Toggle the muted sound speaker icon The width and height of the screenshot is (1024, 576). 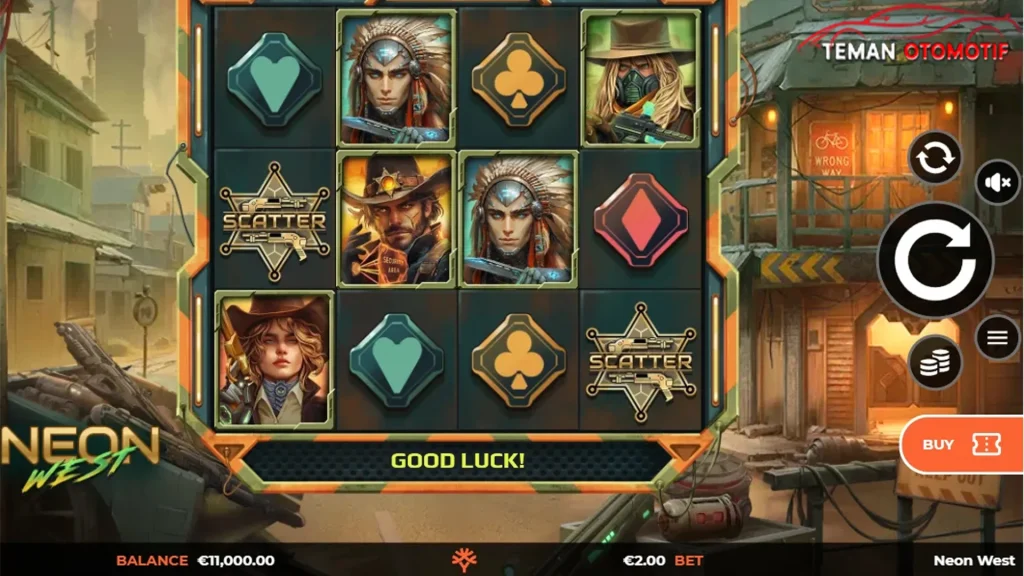pyautogui.click(x=997, y=183)
